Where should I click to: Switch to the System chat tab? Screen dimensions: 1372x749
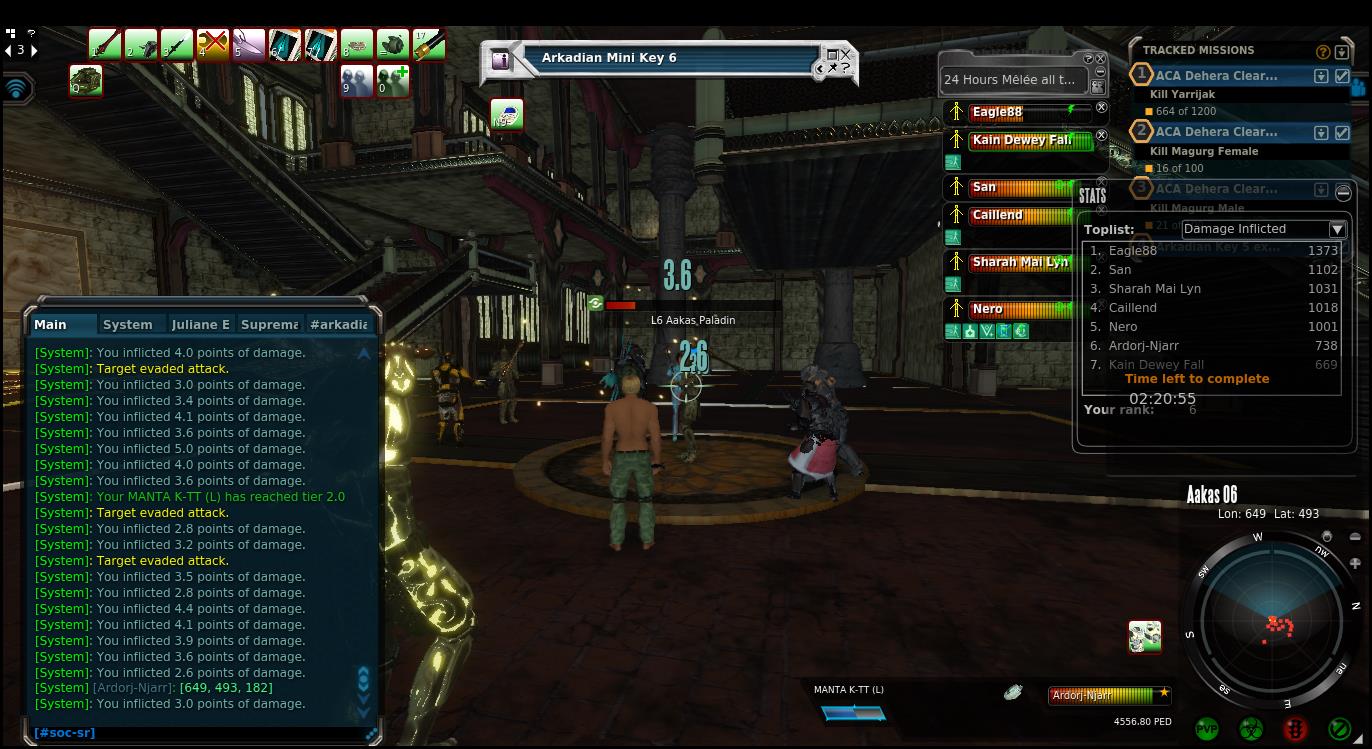click(x=128, y=324)
